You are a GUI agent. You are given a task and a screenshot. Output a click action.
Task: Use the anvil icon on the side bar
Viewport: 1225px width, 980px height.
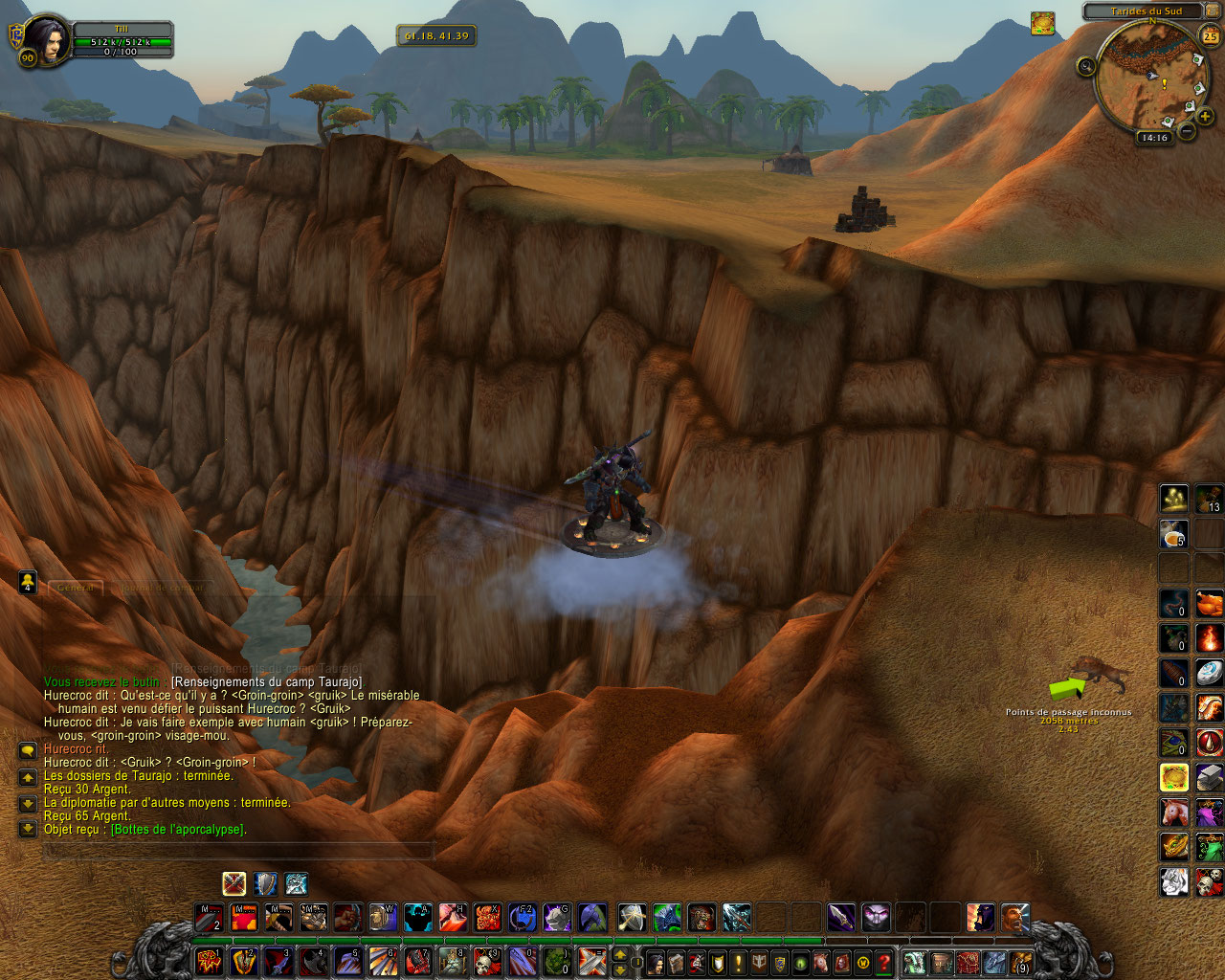1209,777
